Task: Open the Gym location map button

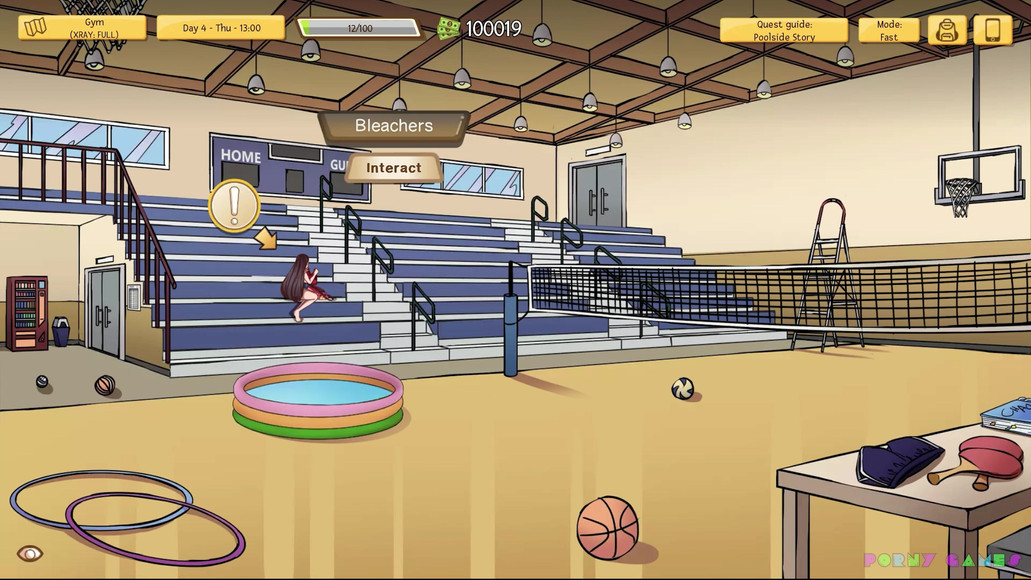Action: (x=82, y=28)
